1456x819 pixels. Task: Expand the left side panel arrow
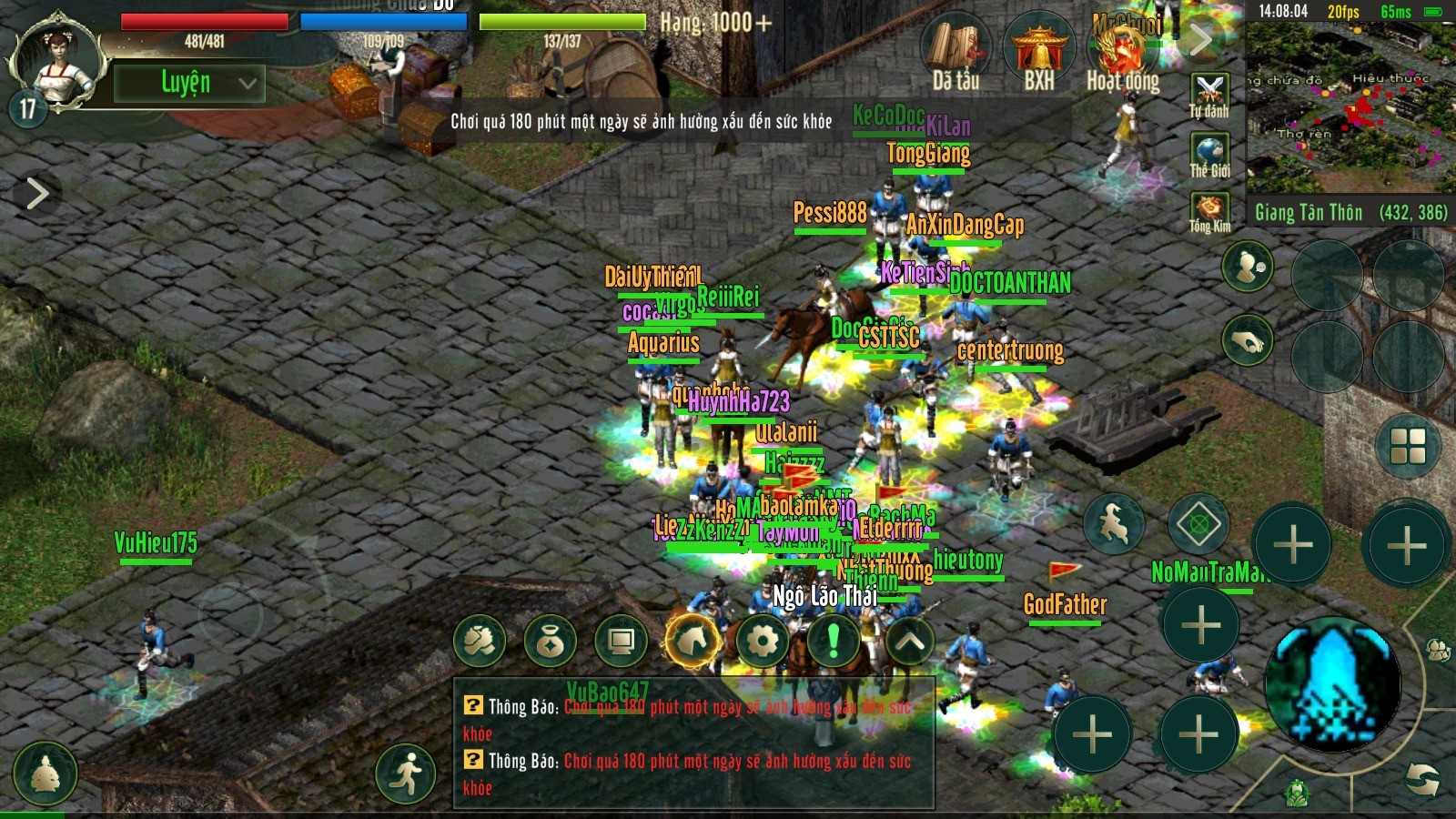click(36, 193)
